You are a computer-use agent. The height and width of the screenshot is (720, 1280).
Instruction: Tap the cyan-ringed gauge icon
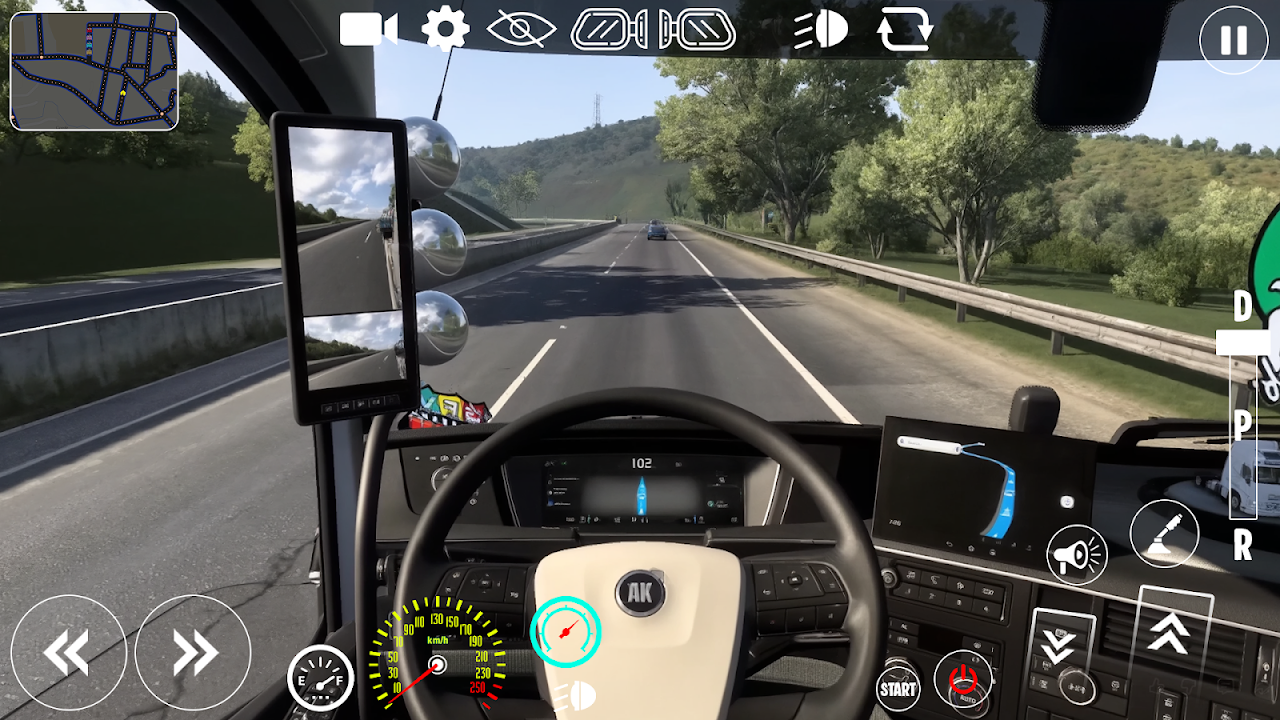click(x=565, y=630)
